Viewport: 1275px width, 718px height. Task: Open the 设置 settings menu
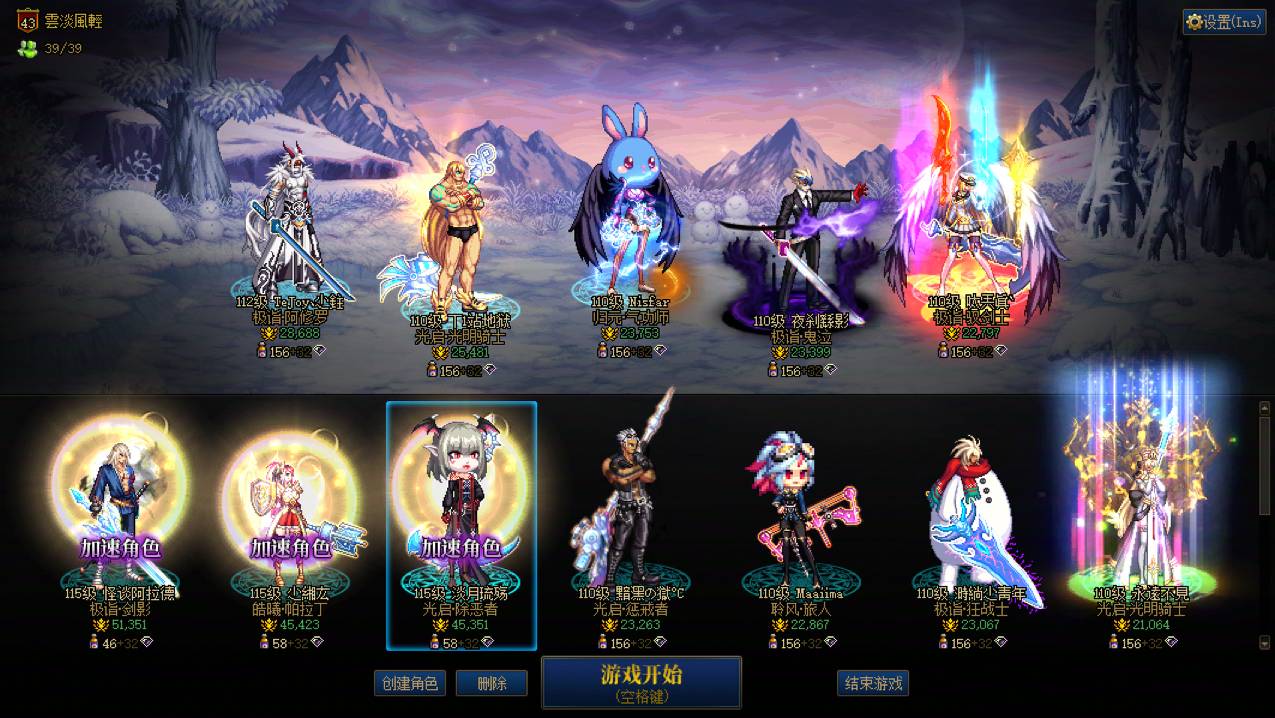1224,22
